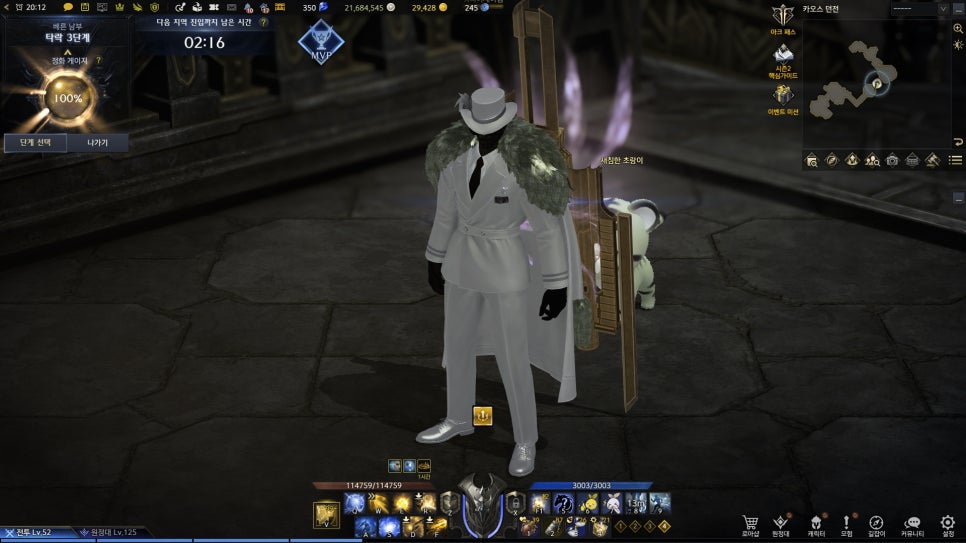
Task: Click the 단계 선택 (stage select) button
Action: [x=35, y=143]
